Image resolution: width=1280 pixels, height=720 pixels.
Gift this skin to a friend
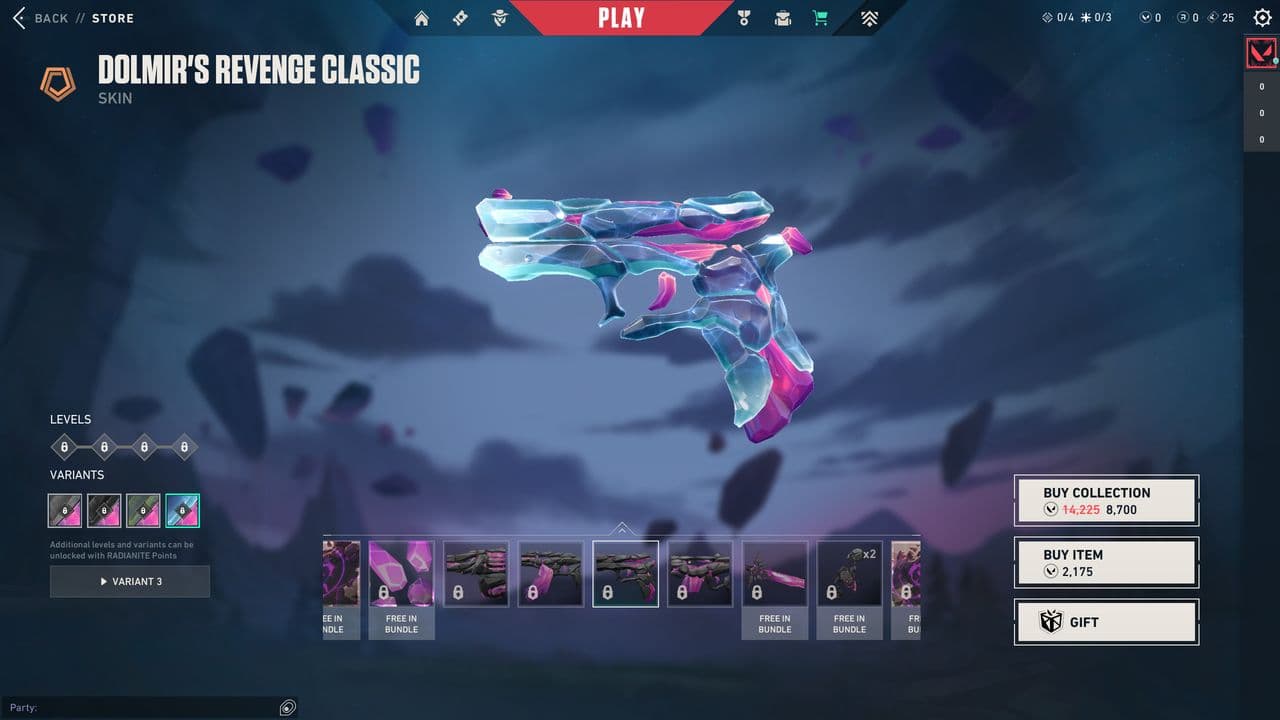click(x=1106, y=622)
